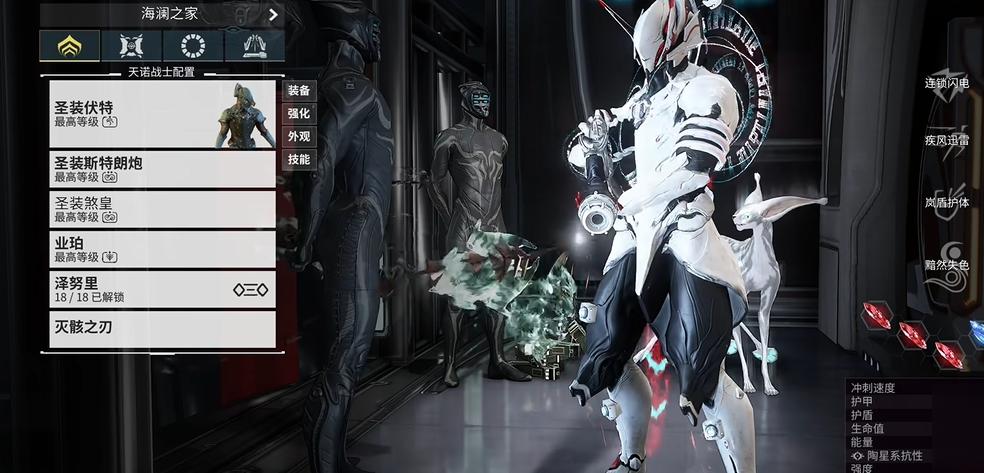Open the tab with the hands icon
The width and height of the screenshot is (984, 473).
coord(254,46)
